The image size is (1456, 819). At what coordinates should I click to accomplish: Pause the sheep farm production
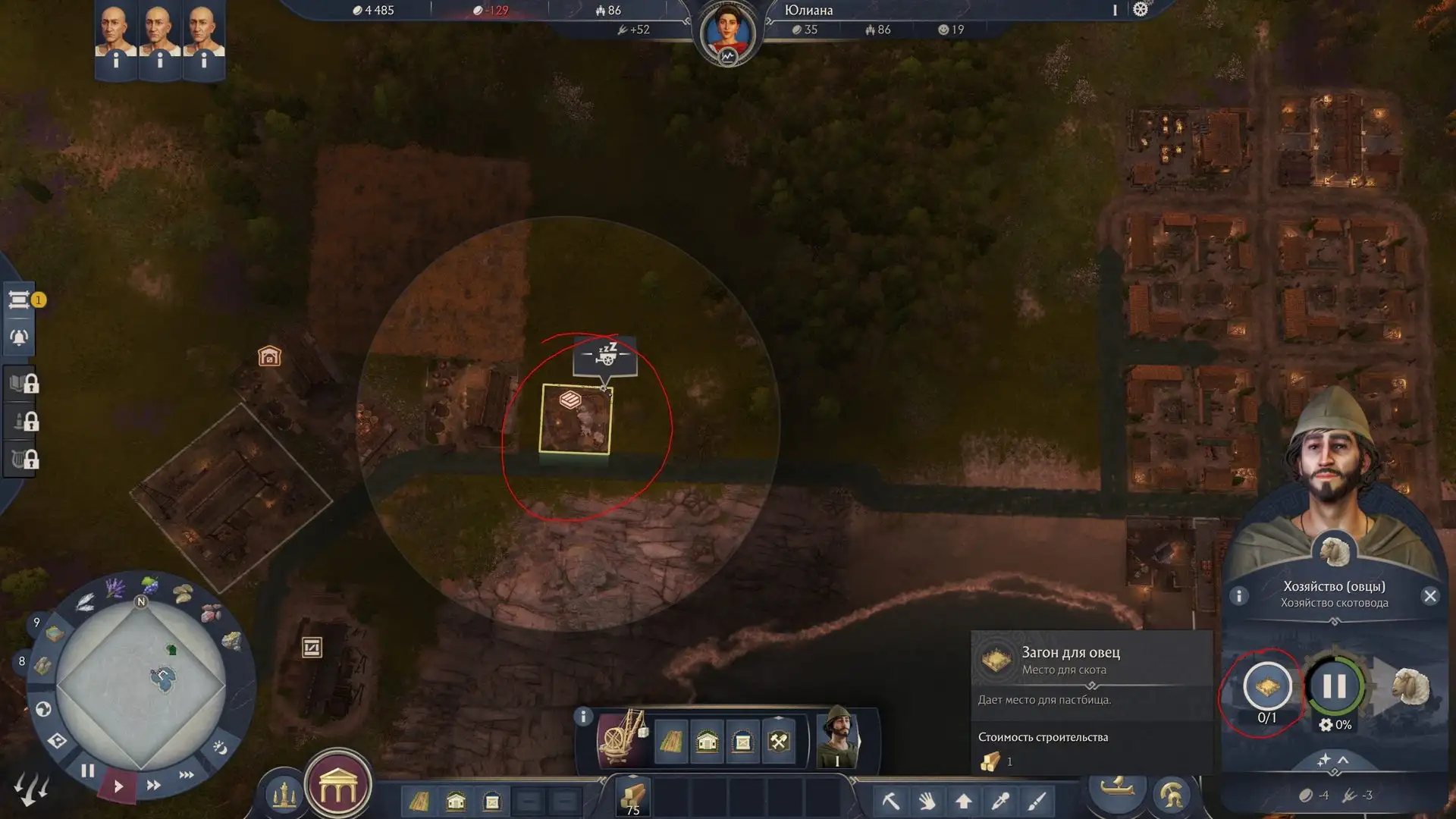coord(1334,686)
